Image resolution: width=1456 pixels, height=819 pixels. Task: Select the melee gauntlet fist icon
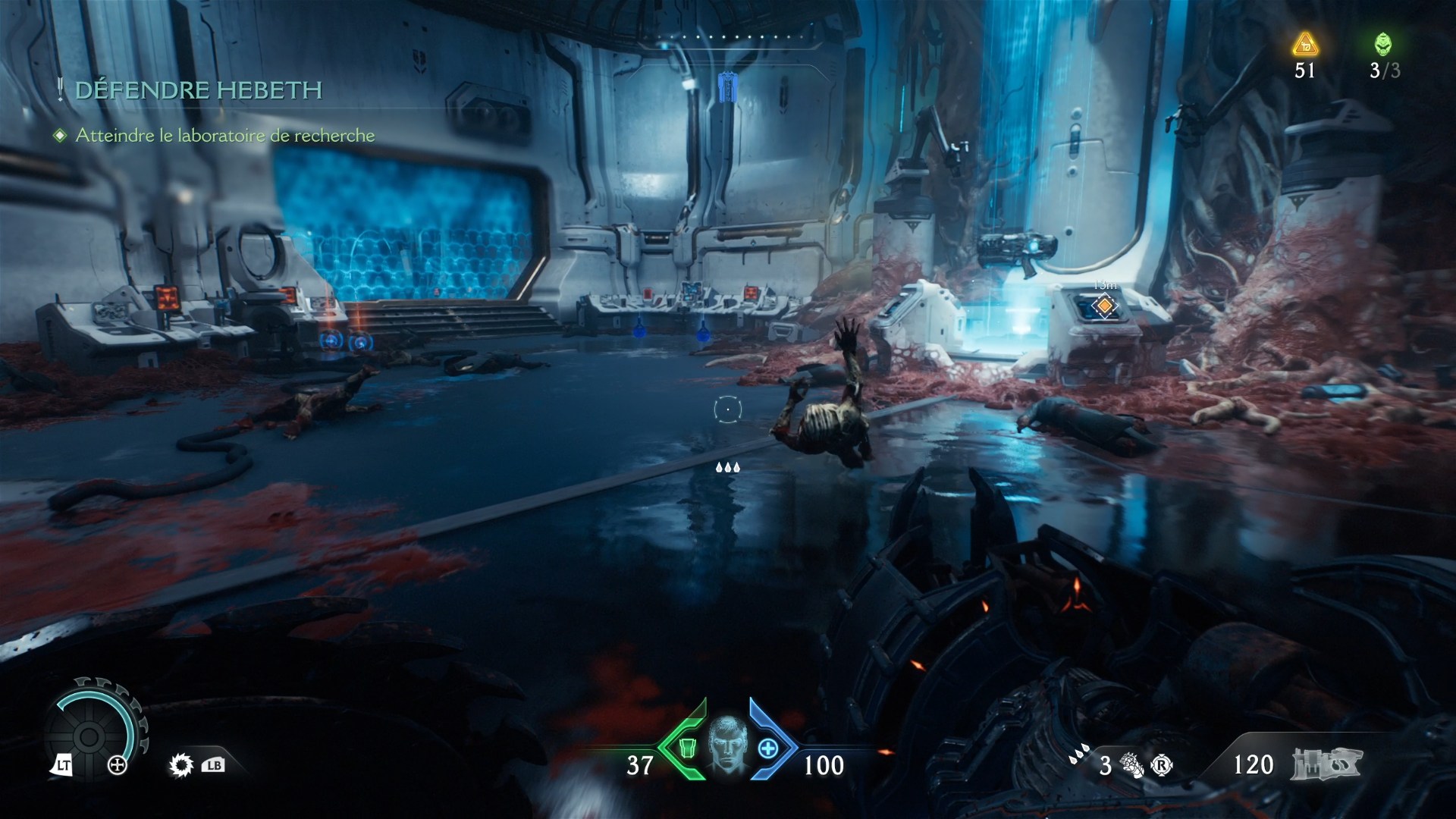click(1131, 764)
